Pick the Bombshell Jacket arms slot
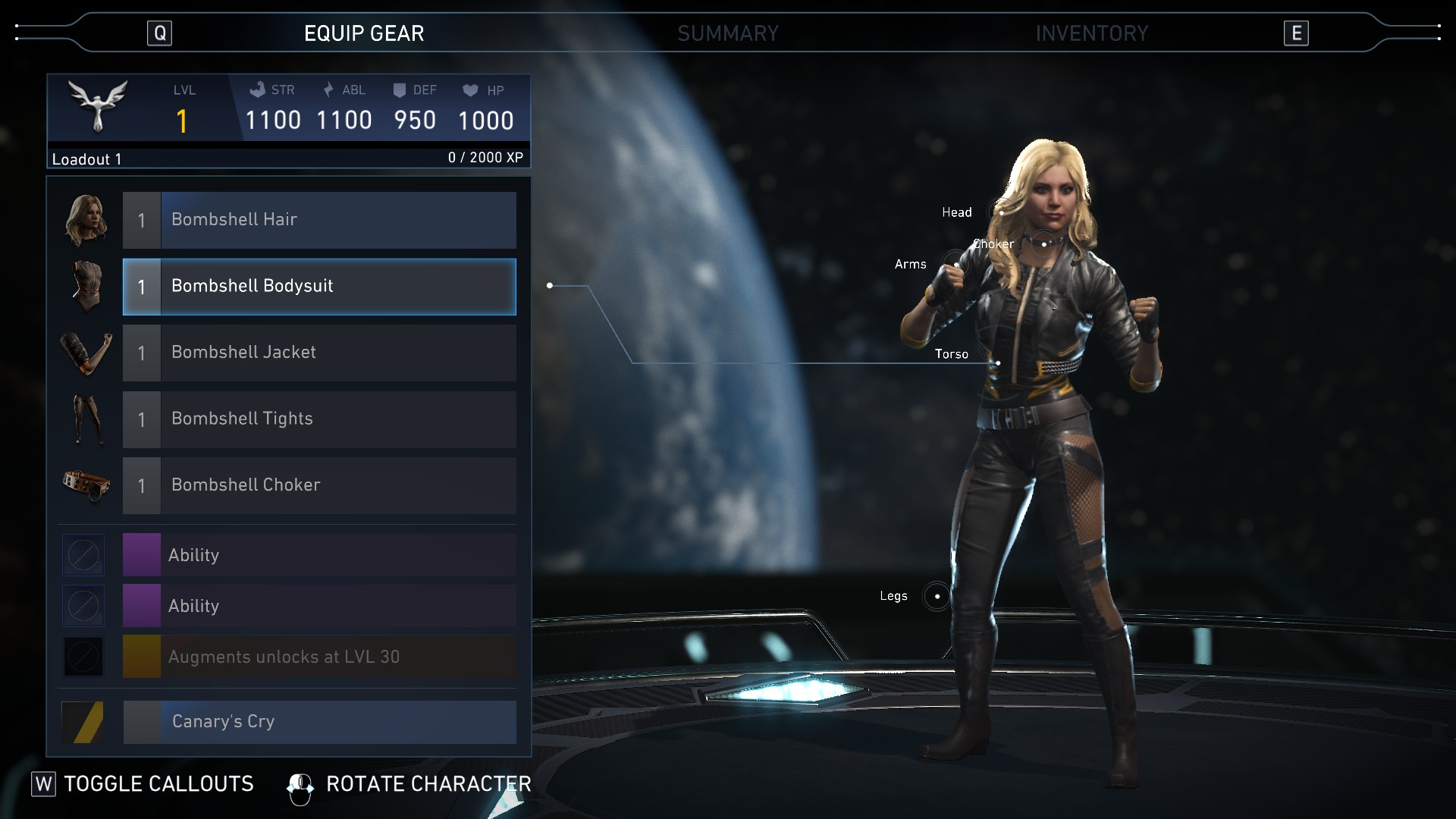Screen dimensions: 1456x819 point(319,353)
